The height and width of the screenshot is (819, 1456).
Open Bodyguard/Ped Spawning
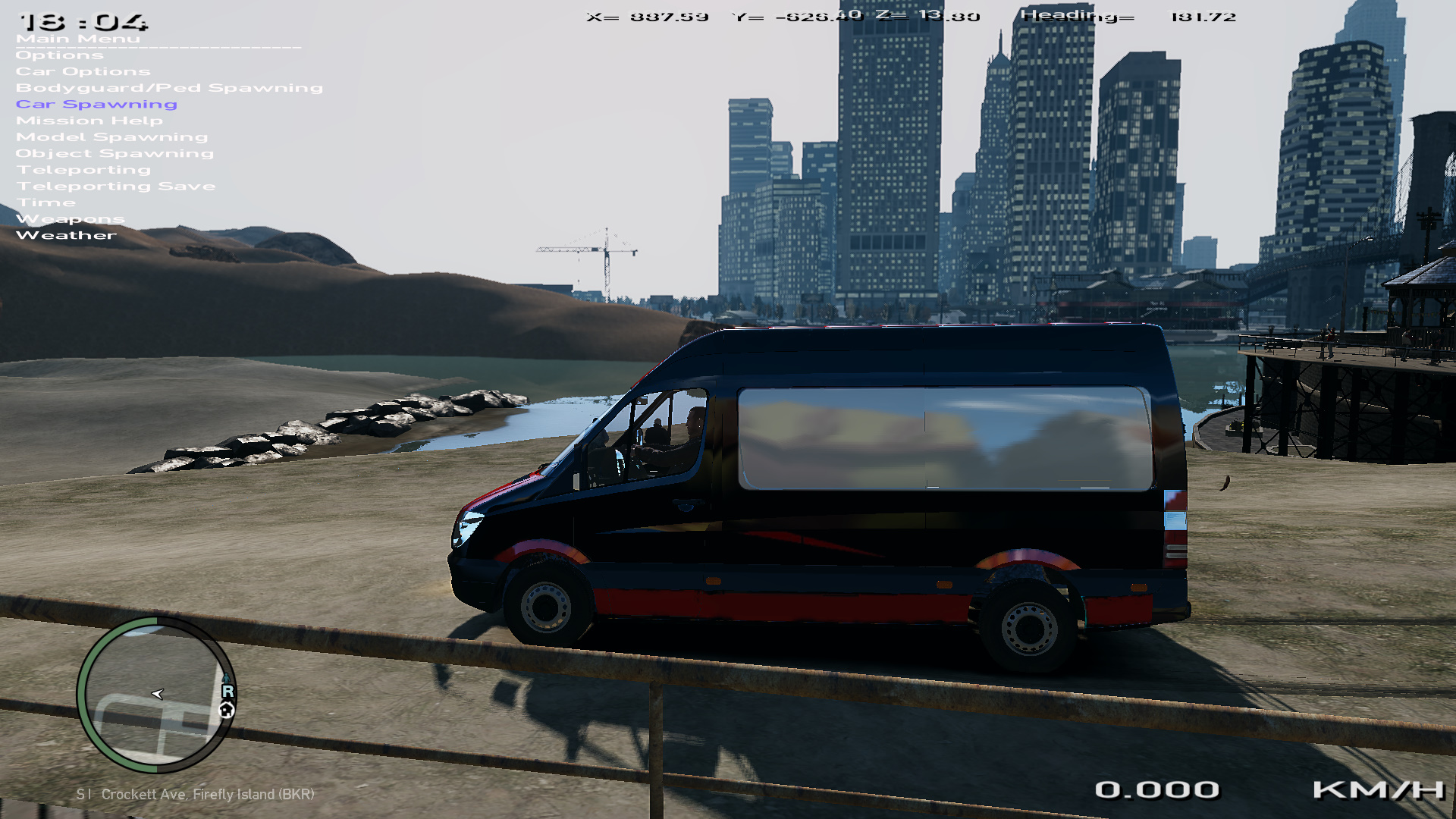pos(169,88)
